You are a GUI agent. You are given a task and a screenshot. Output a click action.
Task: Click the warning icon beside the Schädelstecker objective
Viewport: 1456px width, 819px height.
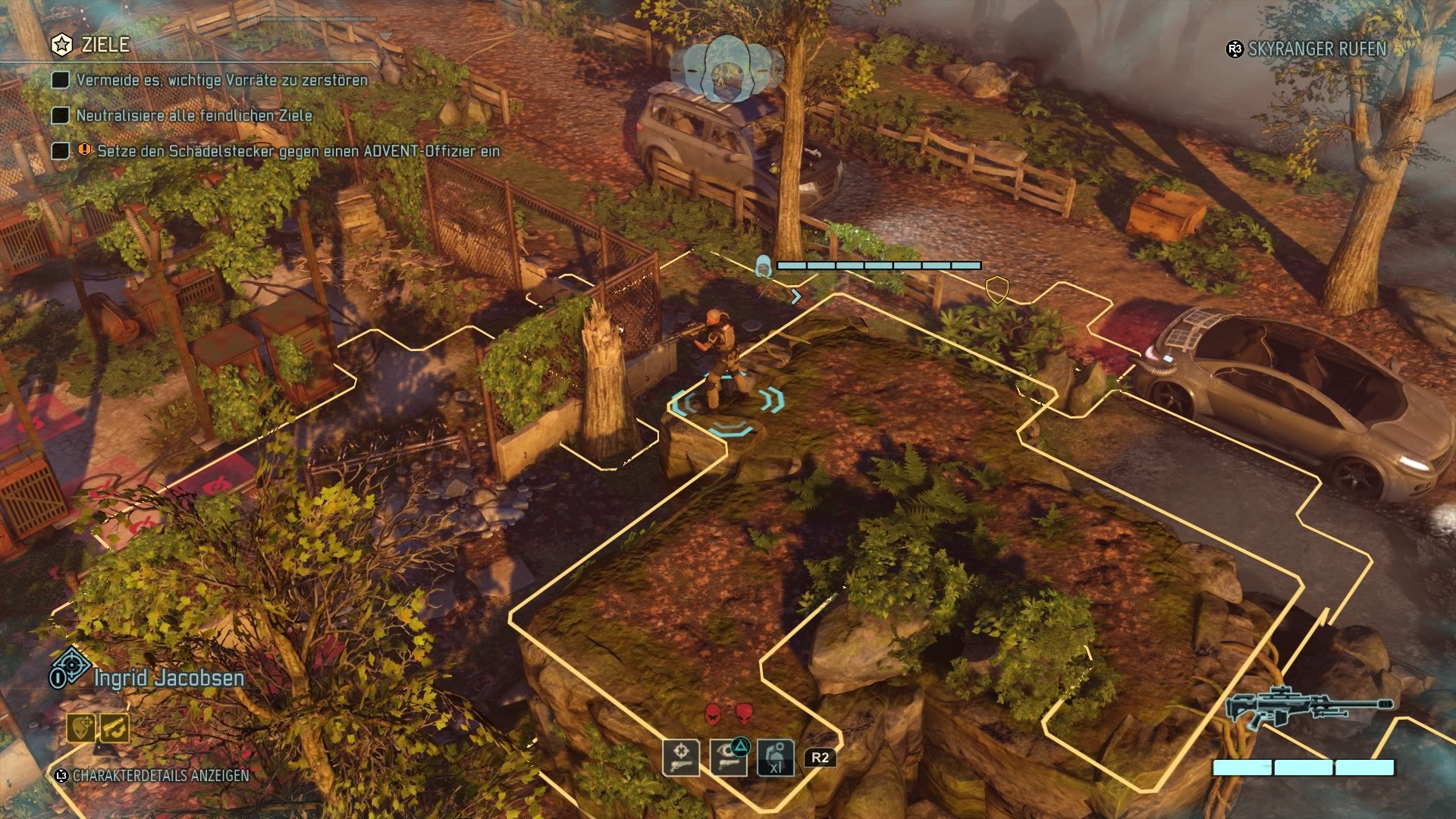pyautogui.click(x=83, y=151)
